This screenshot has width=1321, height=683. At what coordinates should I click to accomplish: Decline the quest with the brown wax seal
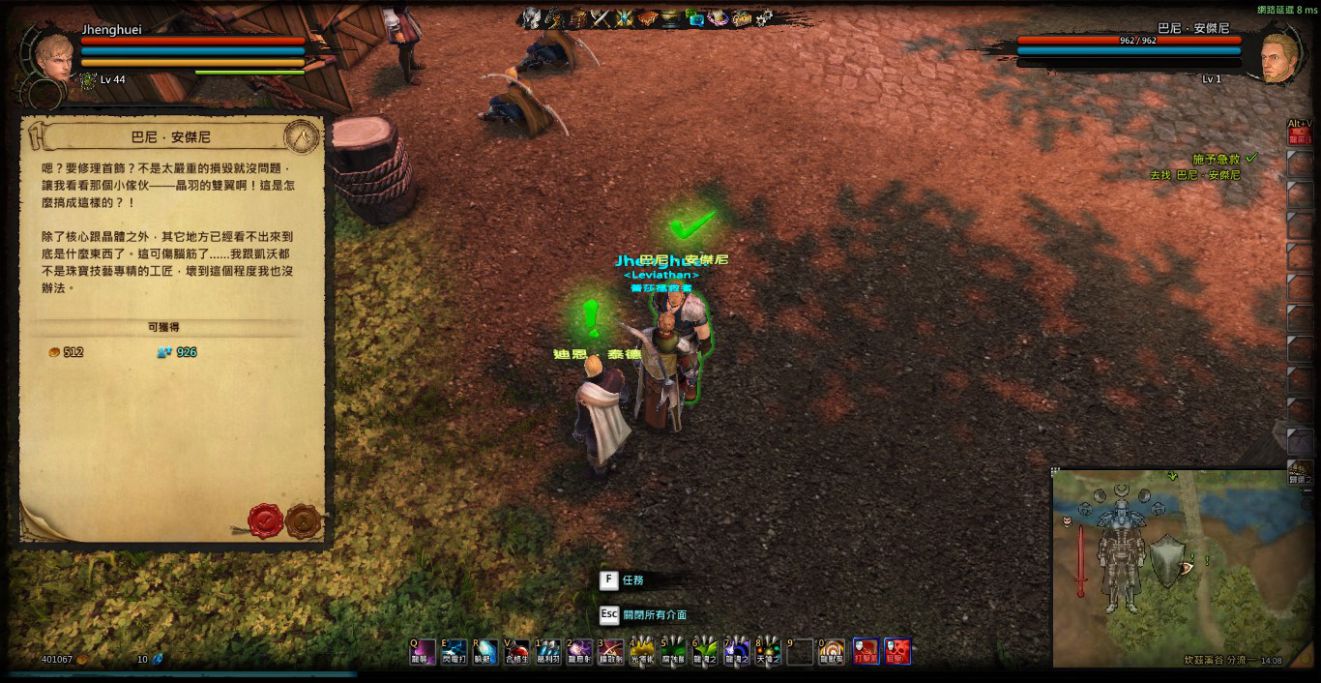tap(303, 520)
